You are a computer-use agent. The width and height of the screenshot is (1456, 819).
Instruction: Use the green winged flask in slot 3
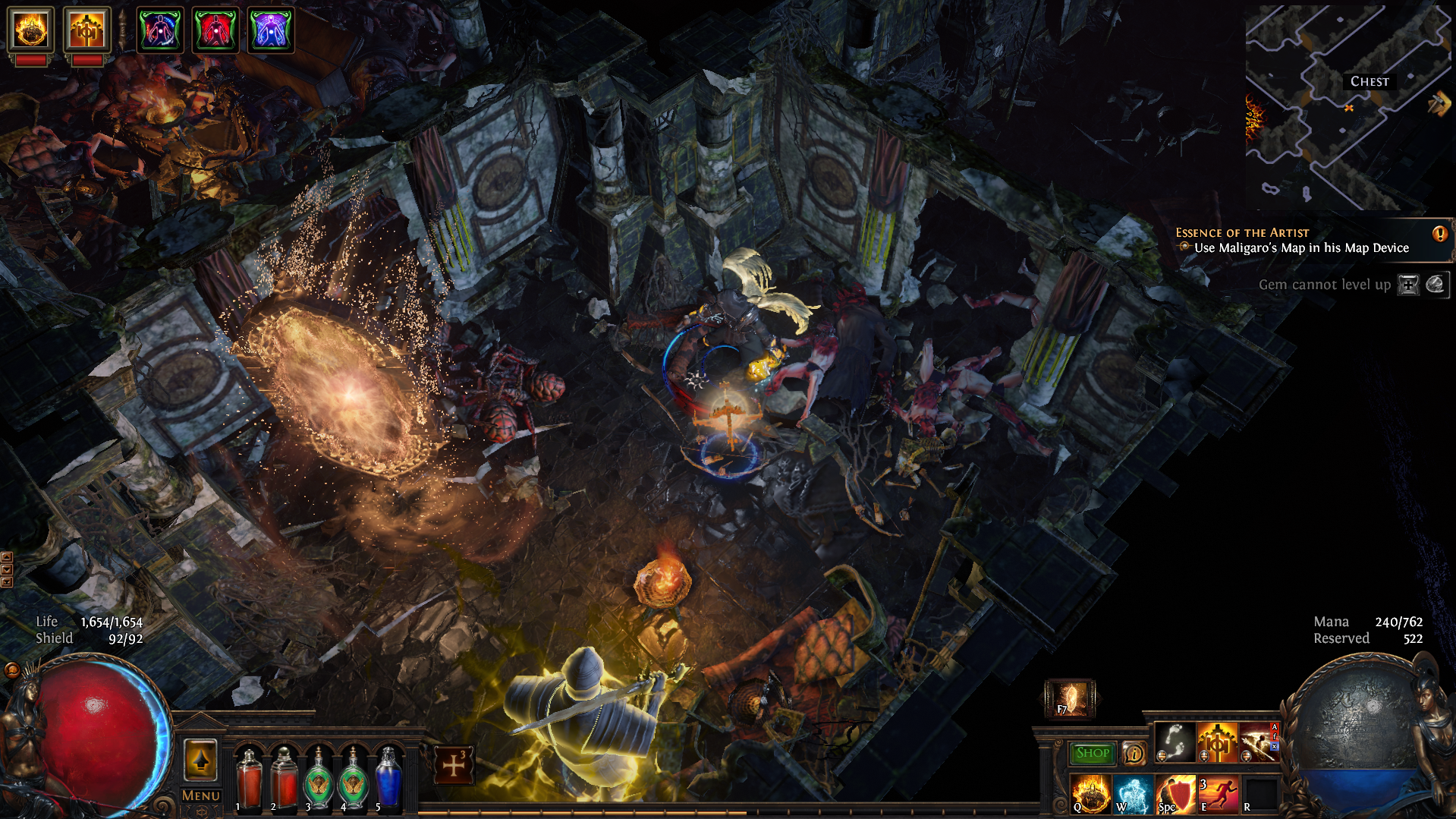pos(319,780)
